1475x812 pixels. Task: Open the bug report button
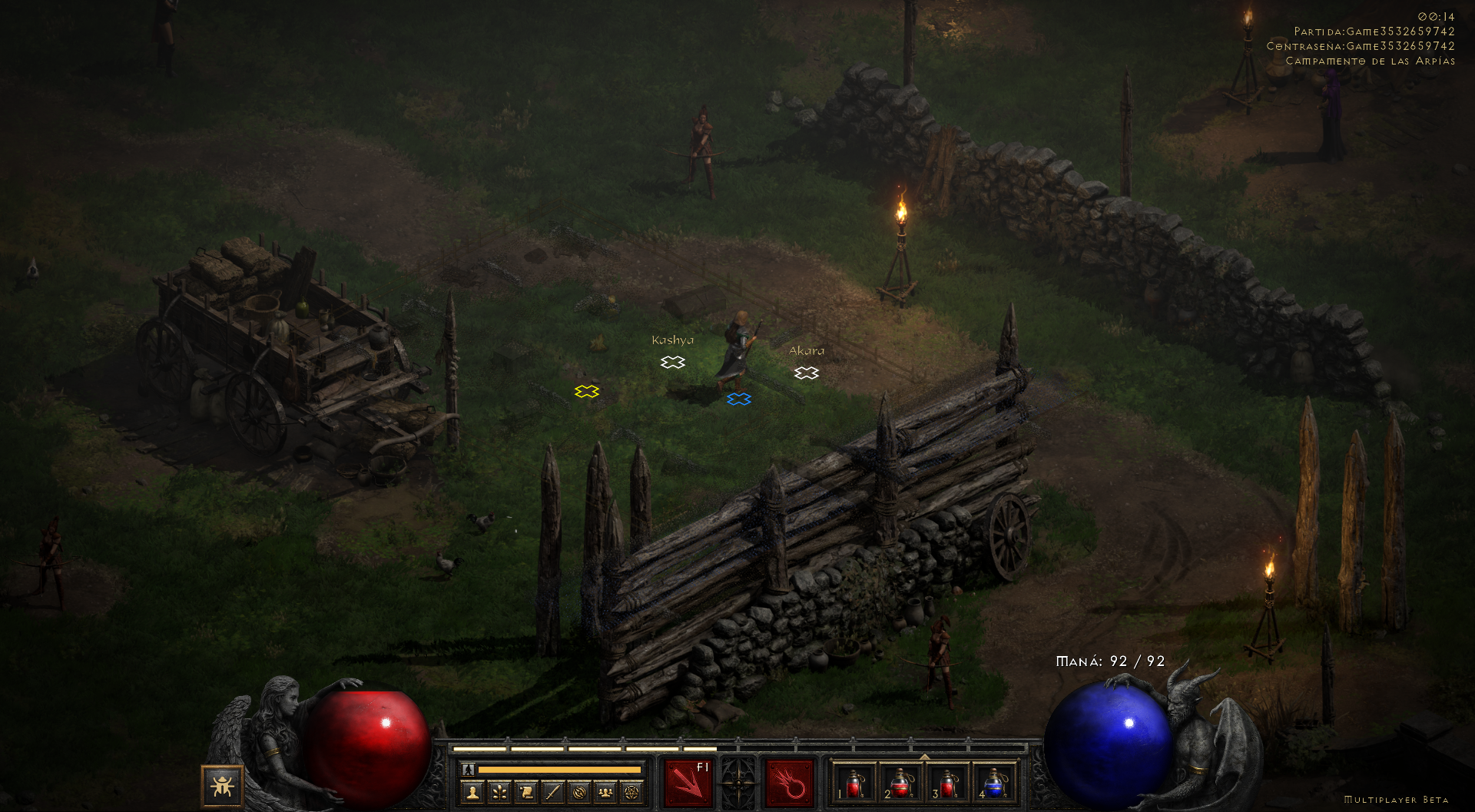(x=222, y=786)
